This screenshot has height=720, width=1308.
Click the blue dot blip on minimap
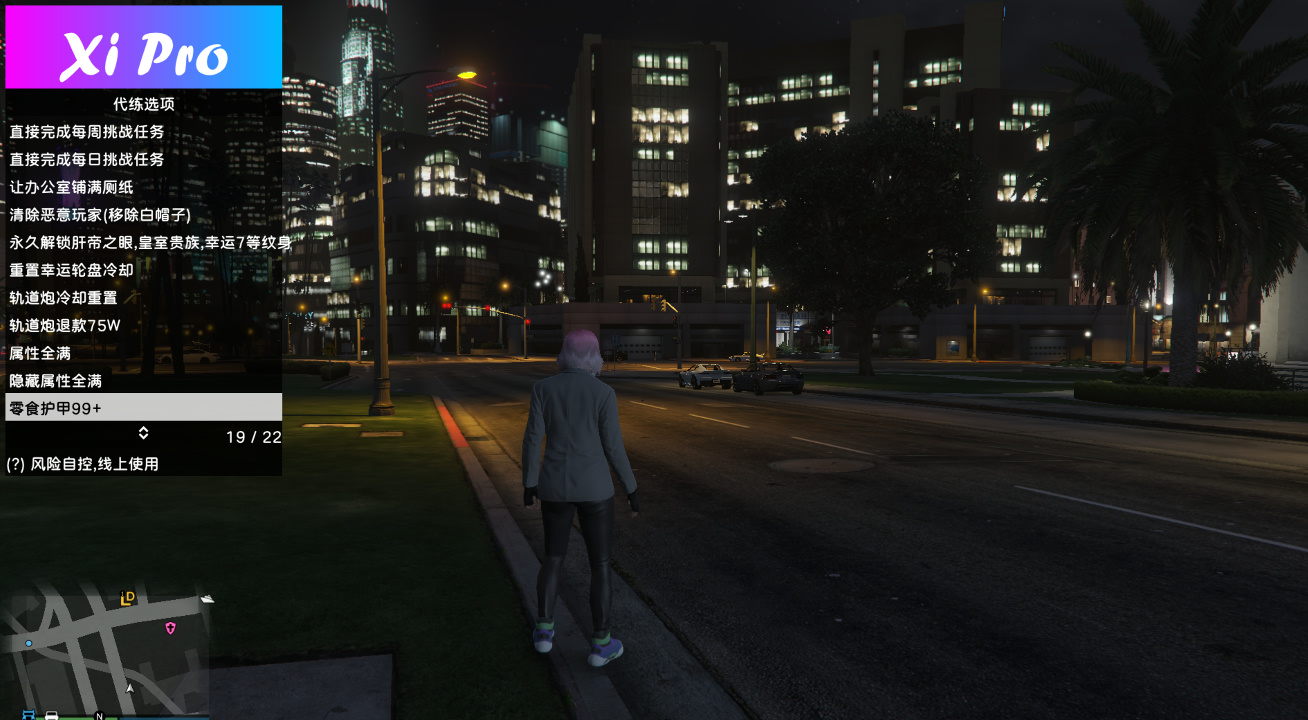29,643
